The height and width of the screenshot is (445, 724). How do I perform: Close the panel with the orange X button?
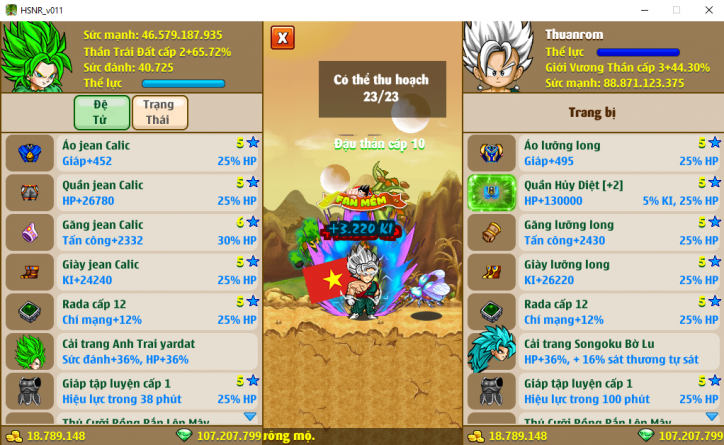click(x=283, y=38)
